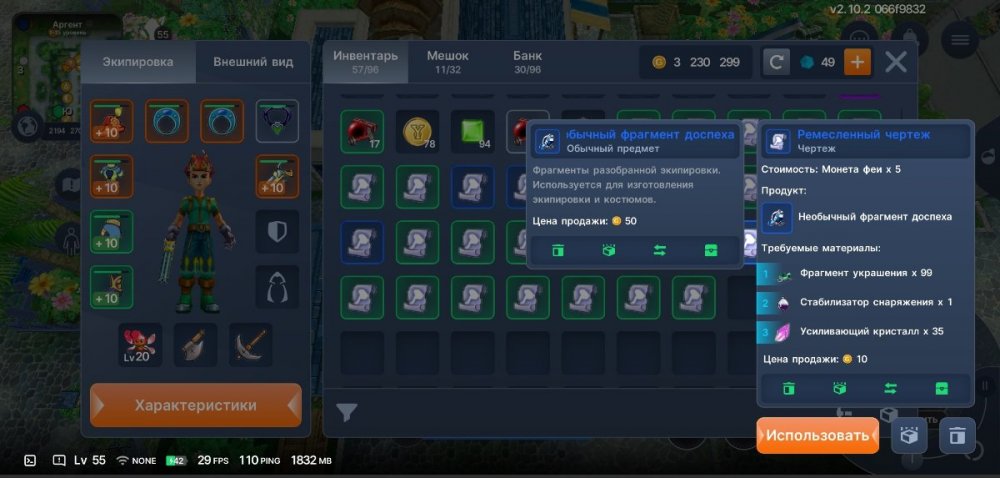
Task: Click the large box button beside Использовать
Action: coord(908,436)
